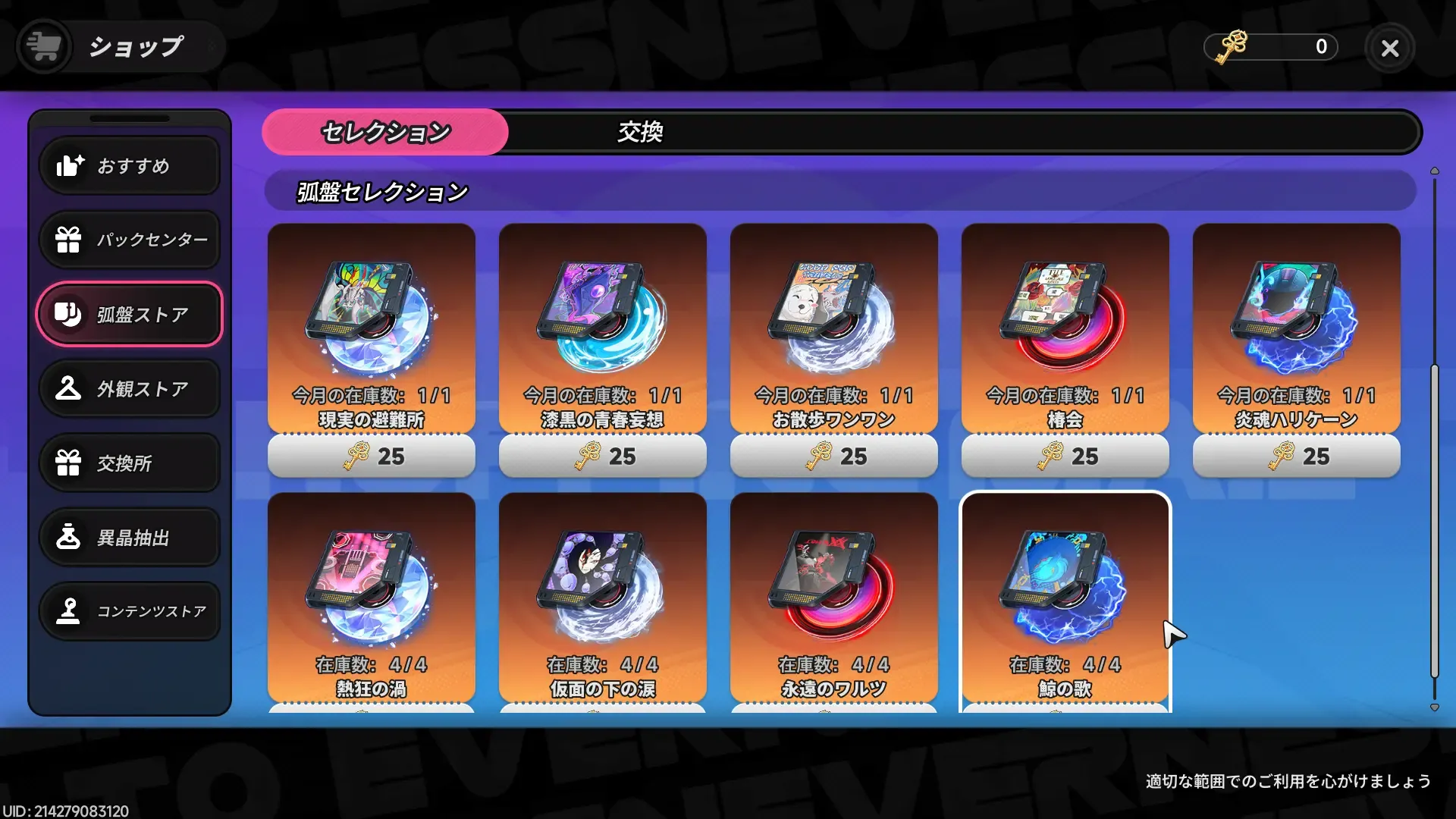Select the セレクション tab
Image resolution: width=1456 pixels, height=819 pixels.
[384, 132]
